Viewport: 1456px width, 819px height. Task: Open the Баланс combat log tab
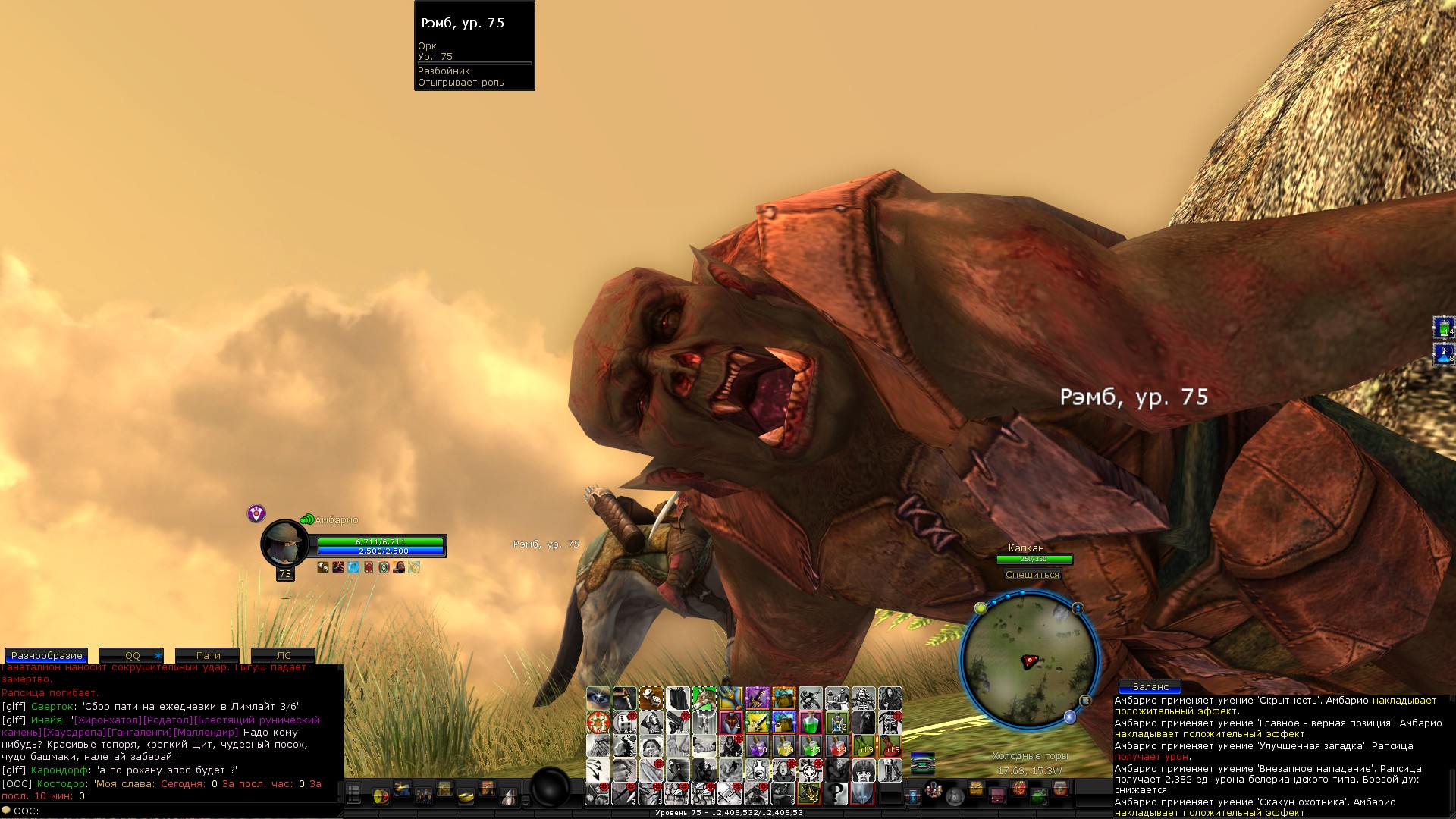pos(1150,686)
